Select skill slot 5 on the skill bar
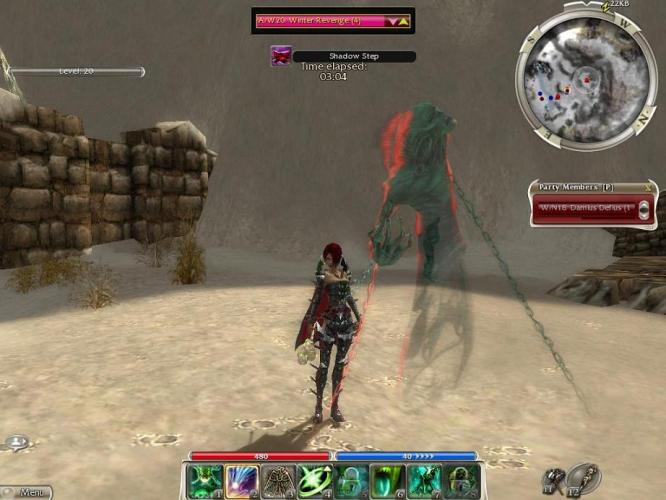The height and width of the screenshot is (500, 666). (352, 480)
